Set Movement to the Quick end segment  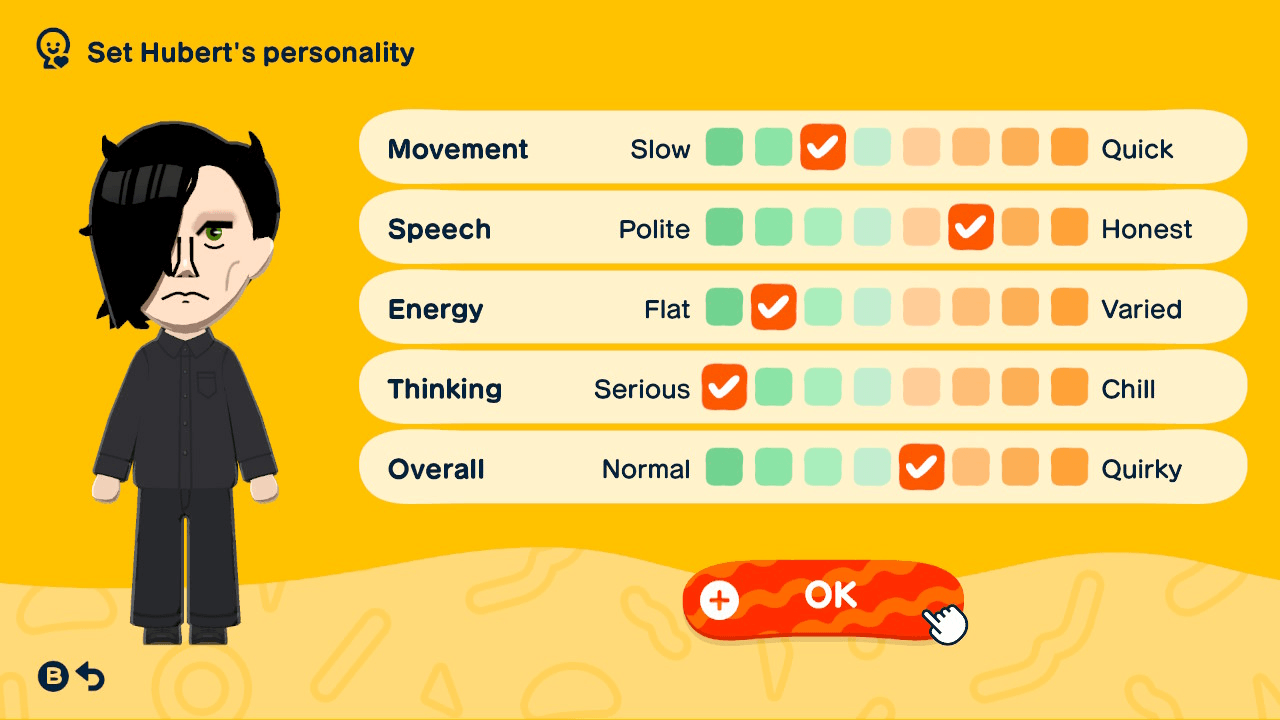tap(1069, 148)
